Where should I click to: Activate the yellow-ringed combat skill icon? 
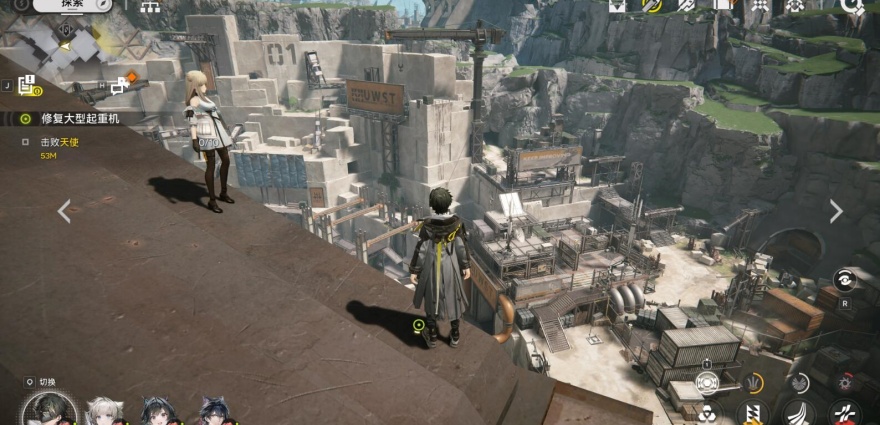[753, 384]
